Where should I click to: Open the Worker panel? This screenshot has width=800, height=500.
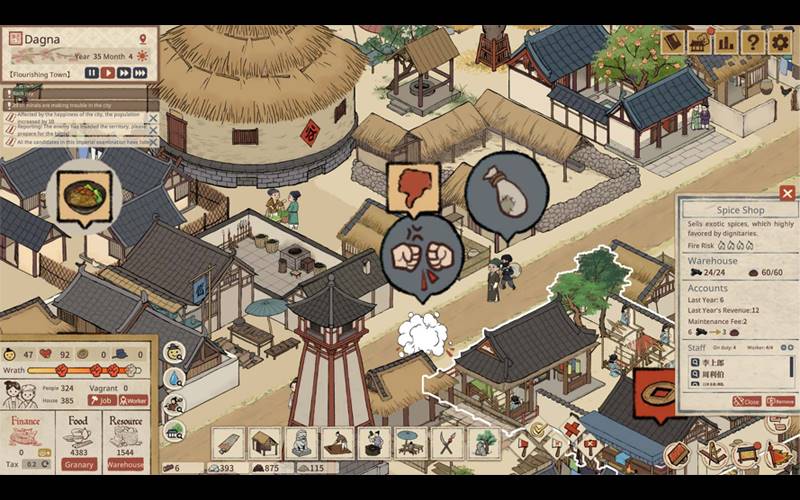pyautogui.click(x=132, y=400)
